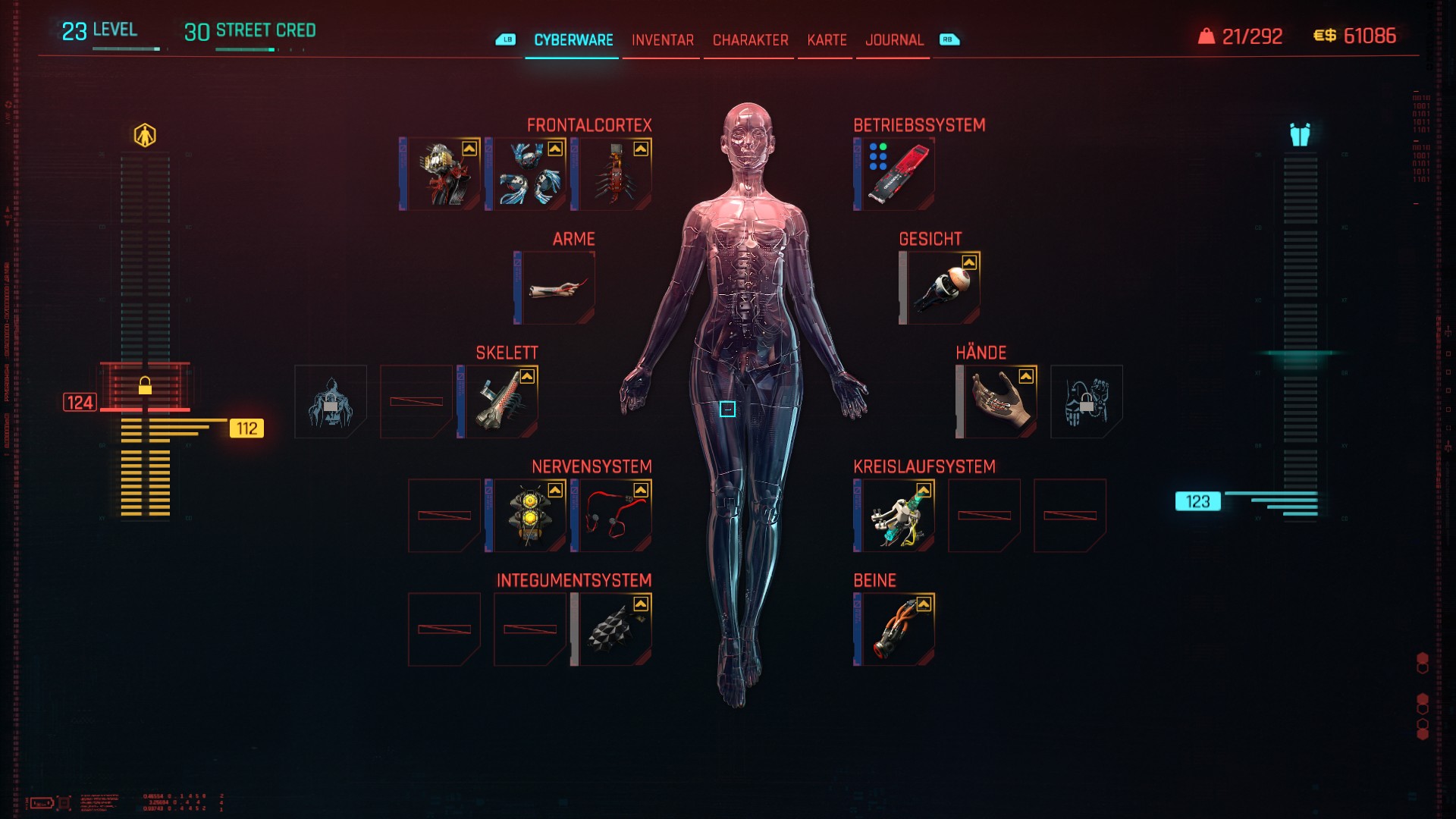Open the equipped Skelett implant slot
This screenshot has height=819, width=1456.
tap(500, 401)
